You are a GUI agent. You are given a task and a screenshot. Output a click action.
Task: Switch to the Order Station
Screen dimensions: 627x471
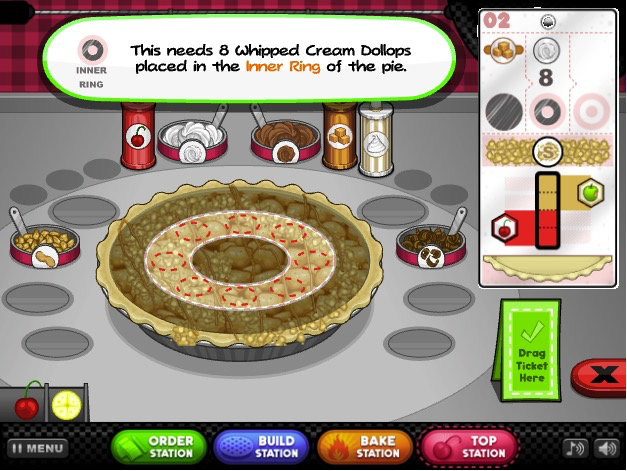click(160, 447)
